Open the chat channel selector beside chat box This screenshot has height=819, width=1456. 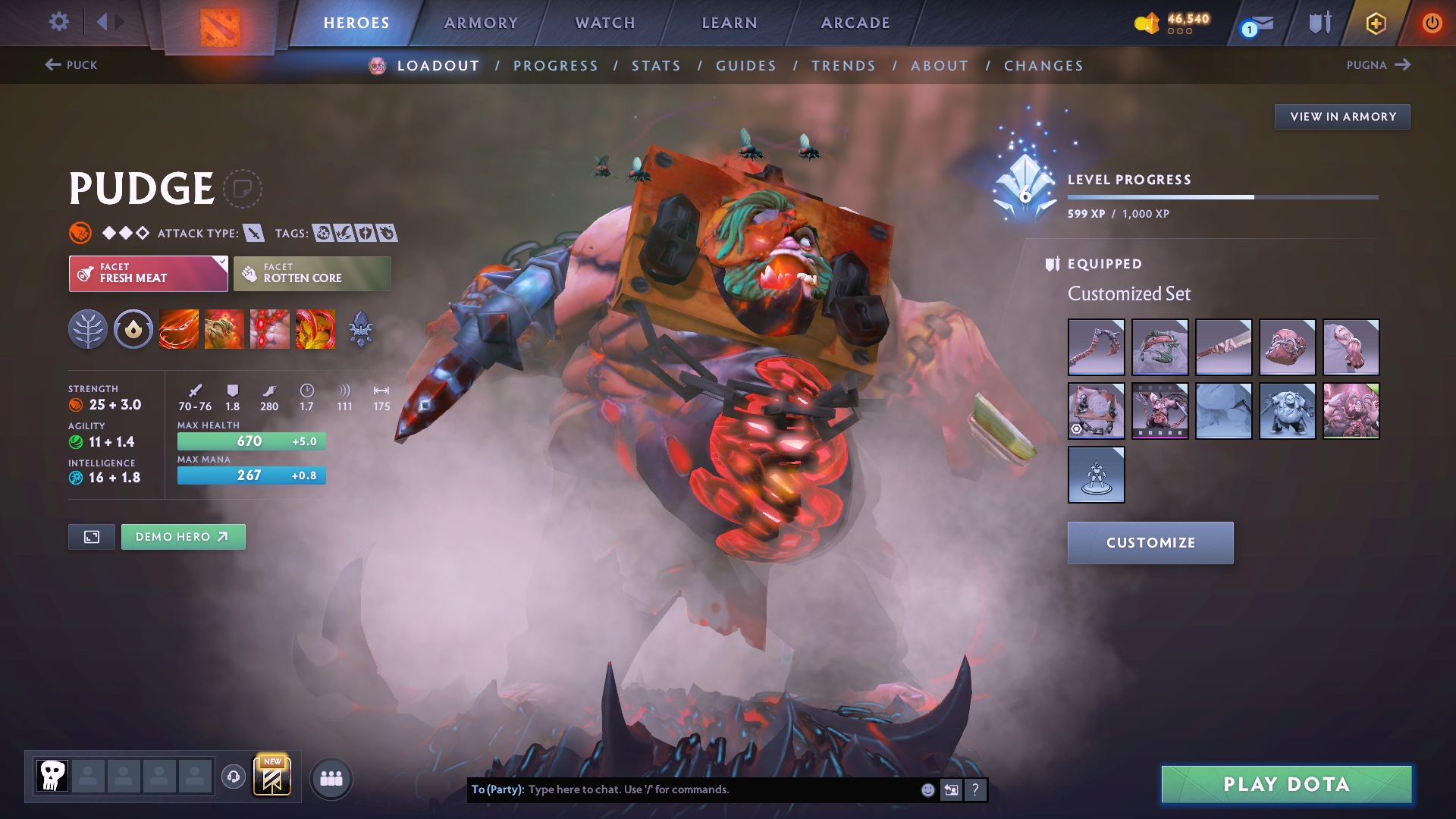(951, 789)
